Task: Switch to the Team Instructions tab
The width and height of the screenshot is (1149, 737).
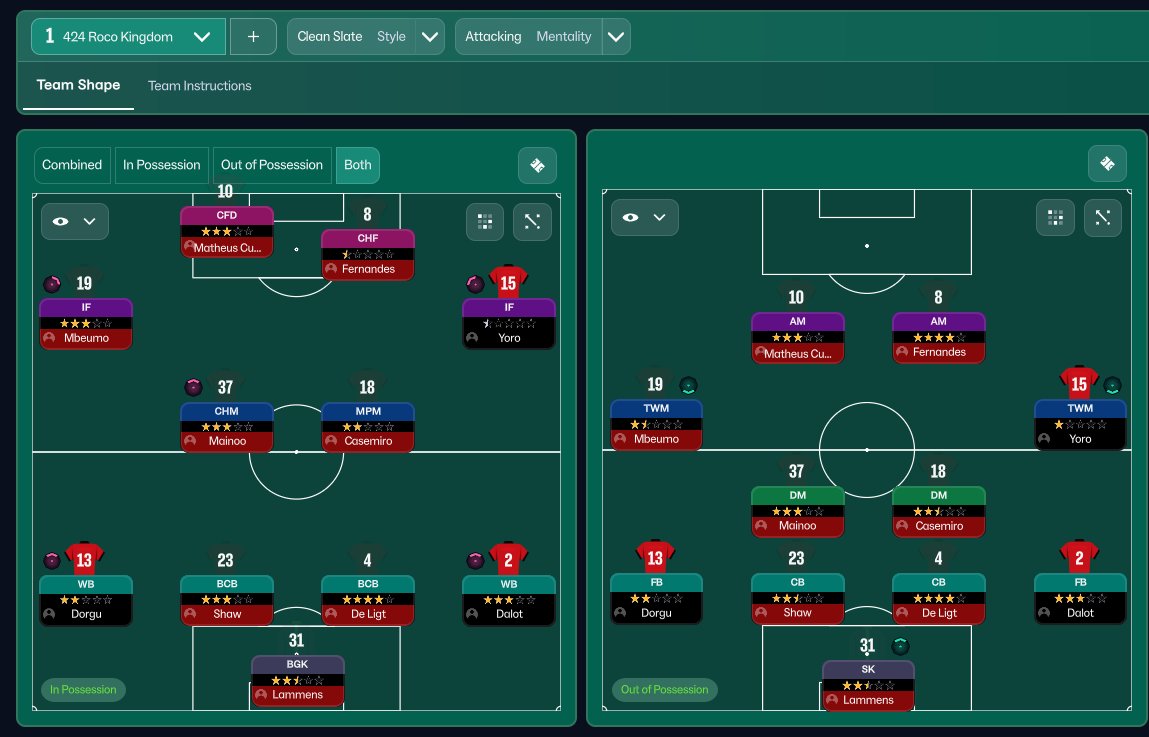Action: click(x=199, y=86)
